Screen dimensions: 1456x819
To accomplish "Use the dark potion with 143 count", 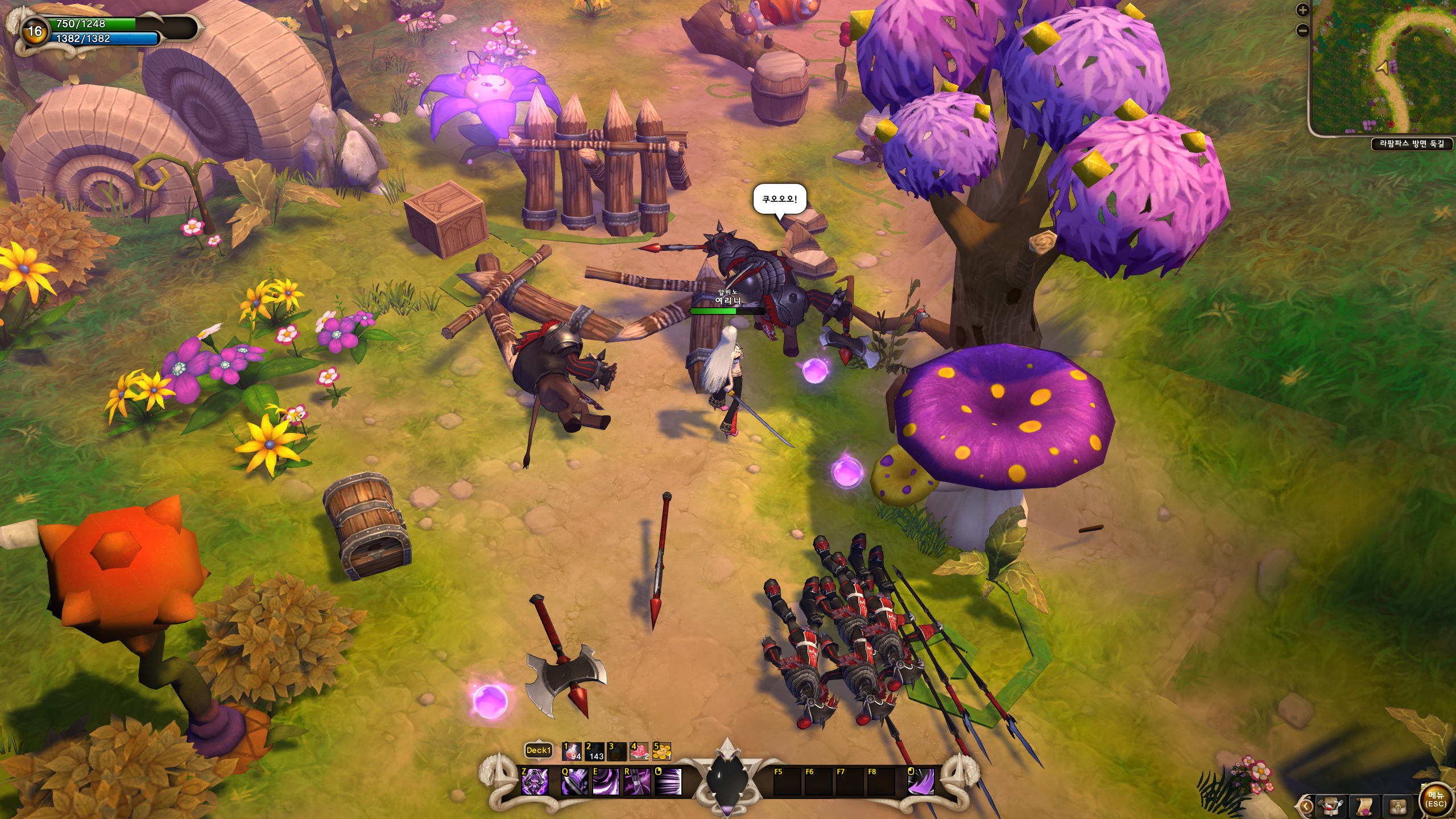I will pyautogui.click(x=594, y=751).
